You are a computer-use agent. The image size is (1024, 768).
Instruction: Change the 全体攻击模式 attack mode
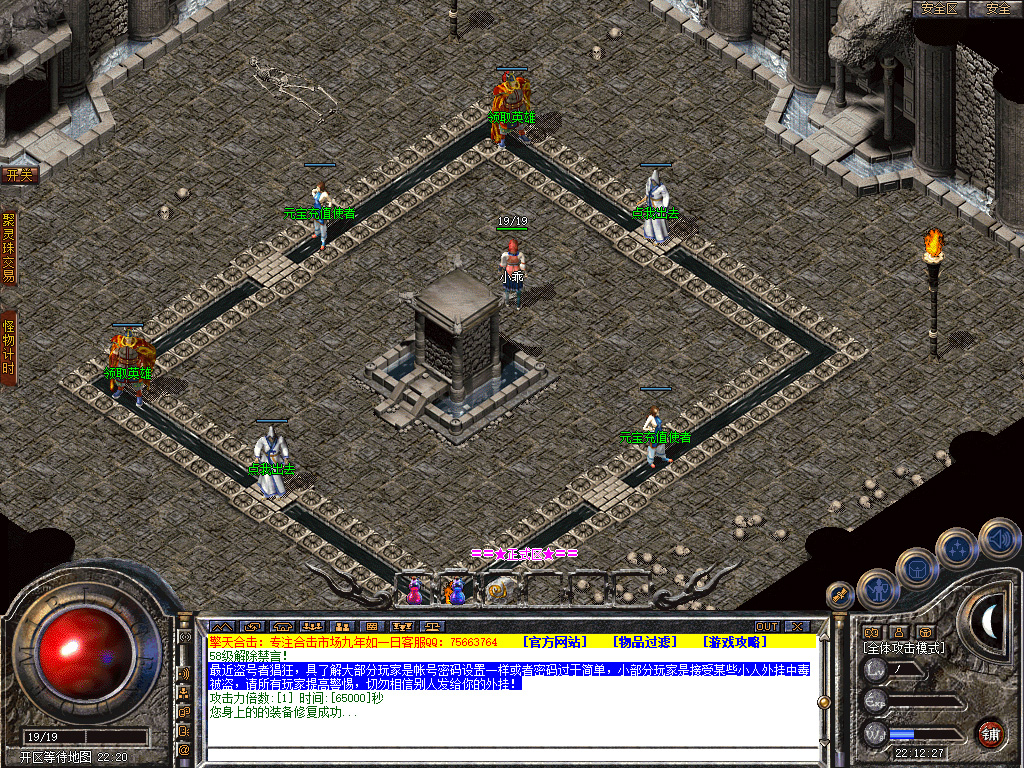[903, 648]
